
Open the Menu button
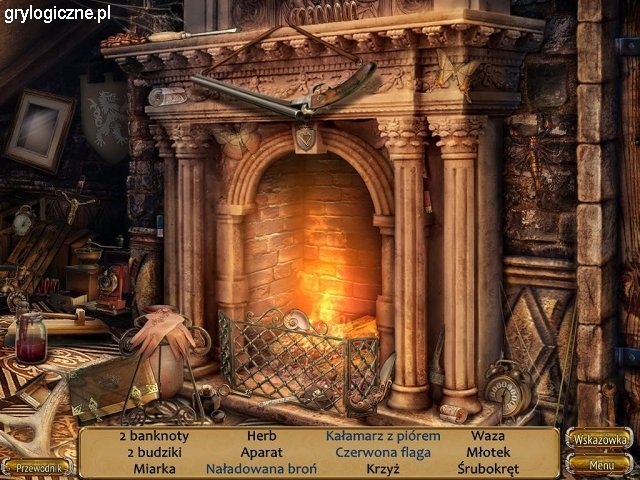point(601,464)
